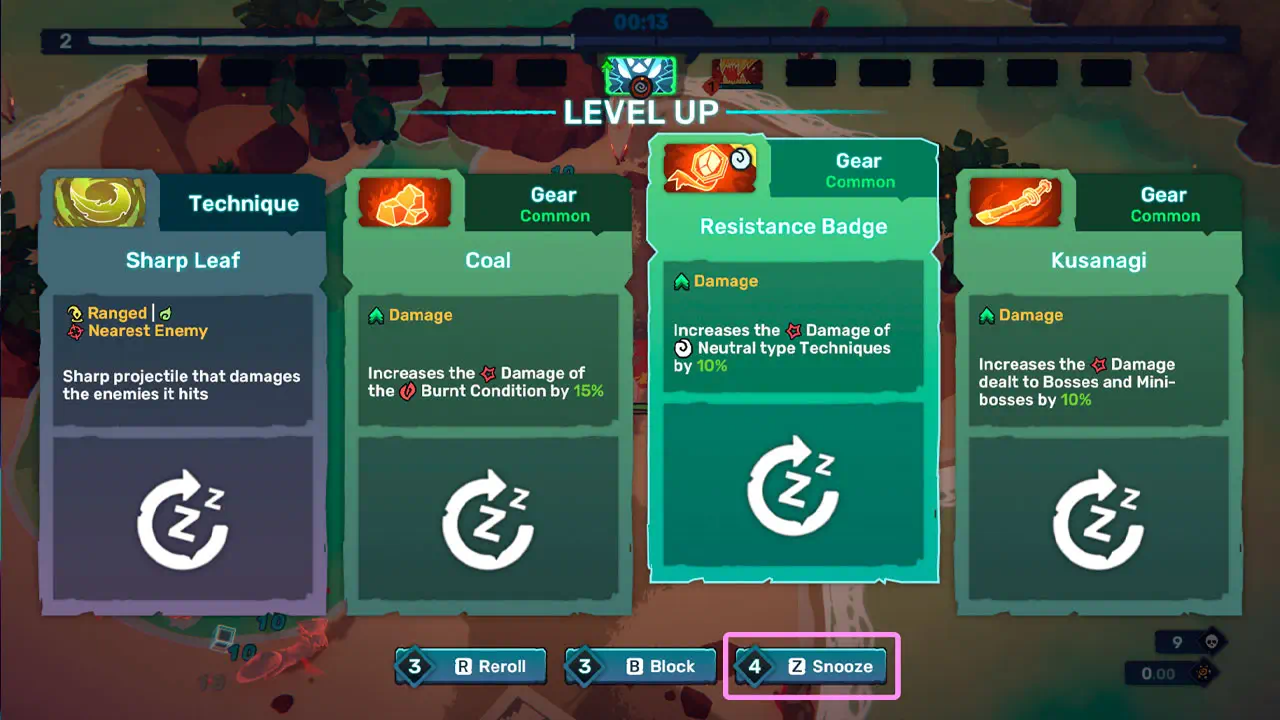1280x720 pixels.
Task: Pick the Resistance Badge gear card
Action: point(793,360)
